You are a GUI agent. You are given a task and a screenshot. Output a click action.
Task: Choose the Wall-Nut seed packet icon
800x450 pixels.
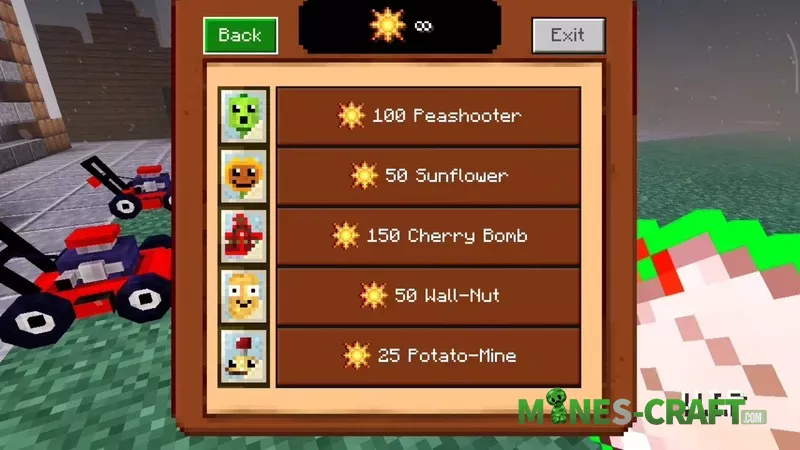point(244,296)
